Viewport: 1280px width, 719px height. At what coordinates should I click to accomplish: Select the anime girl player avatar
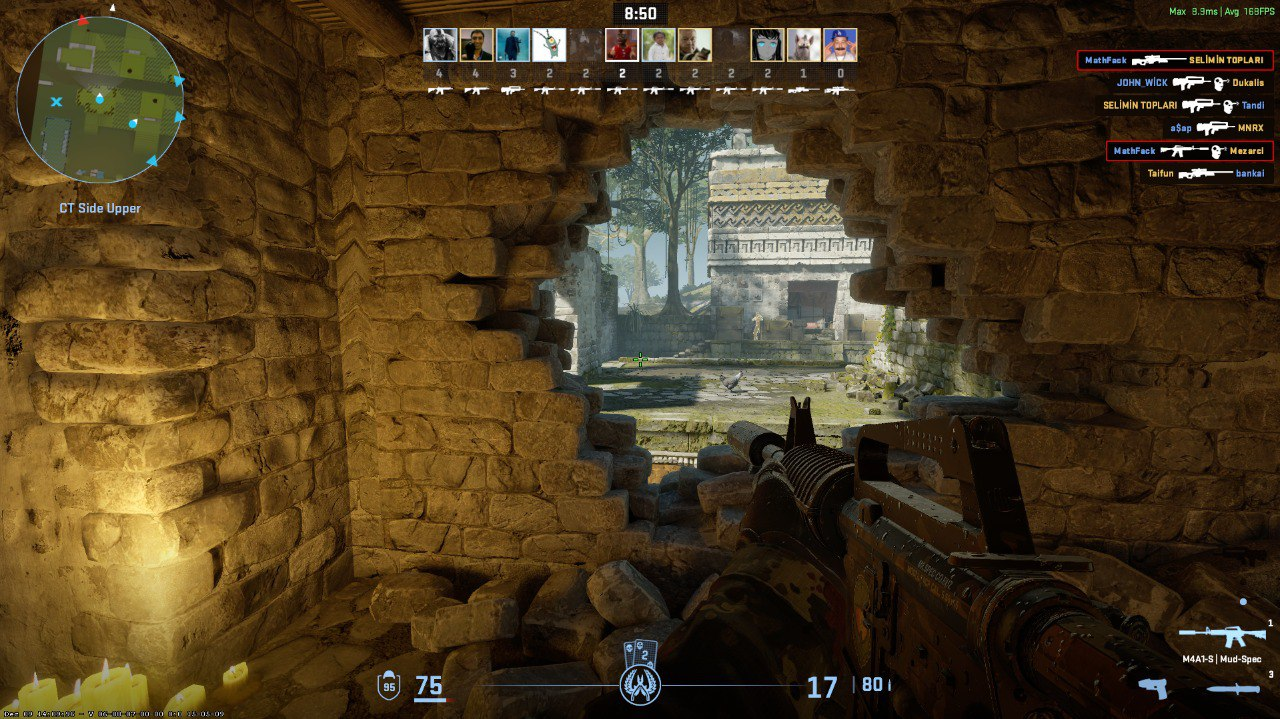[x=767, y=45]
